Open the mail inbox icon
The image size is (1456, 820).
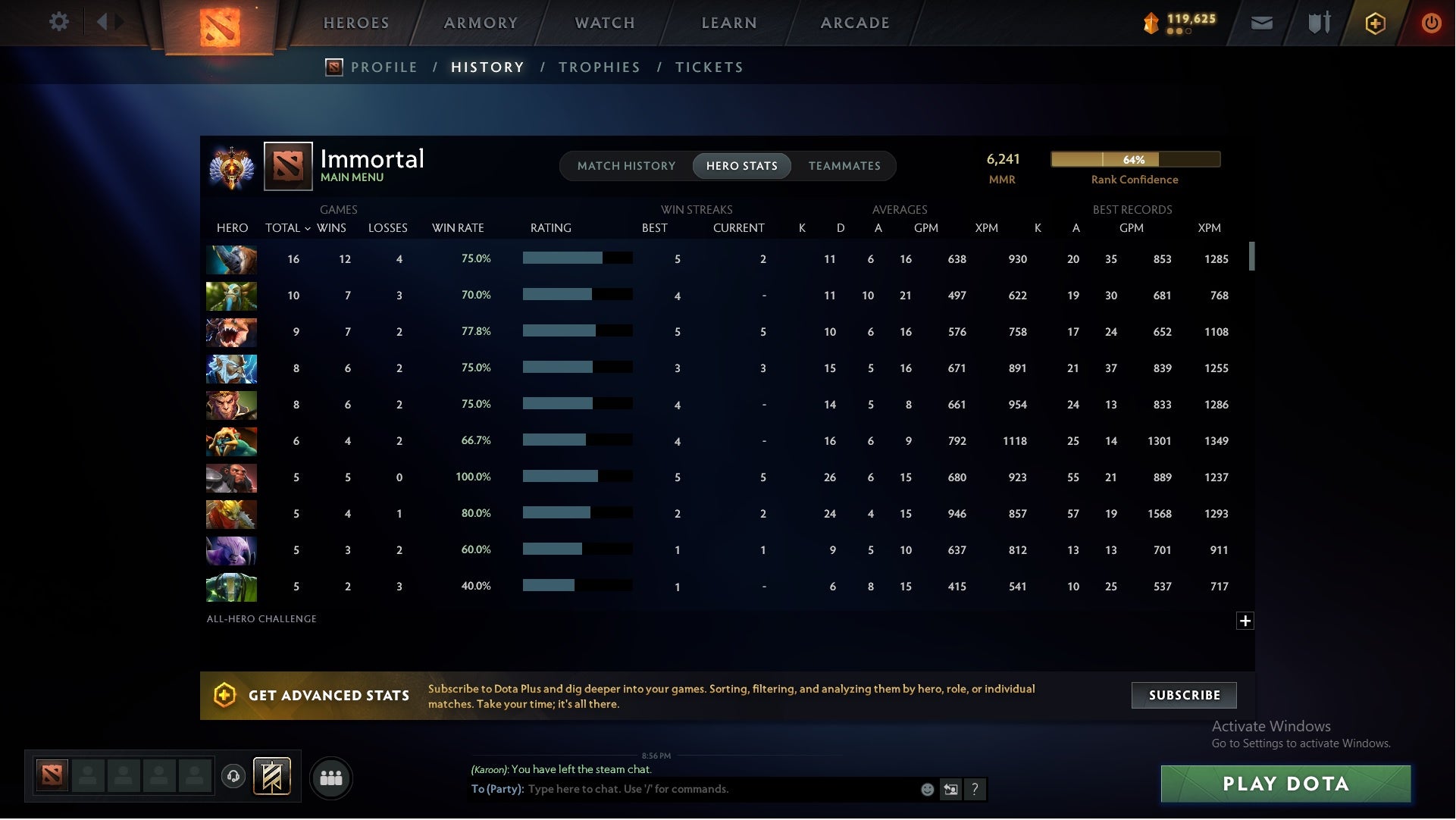coord(1261,23)
